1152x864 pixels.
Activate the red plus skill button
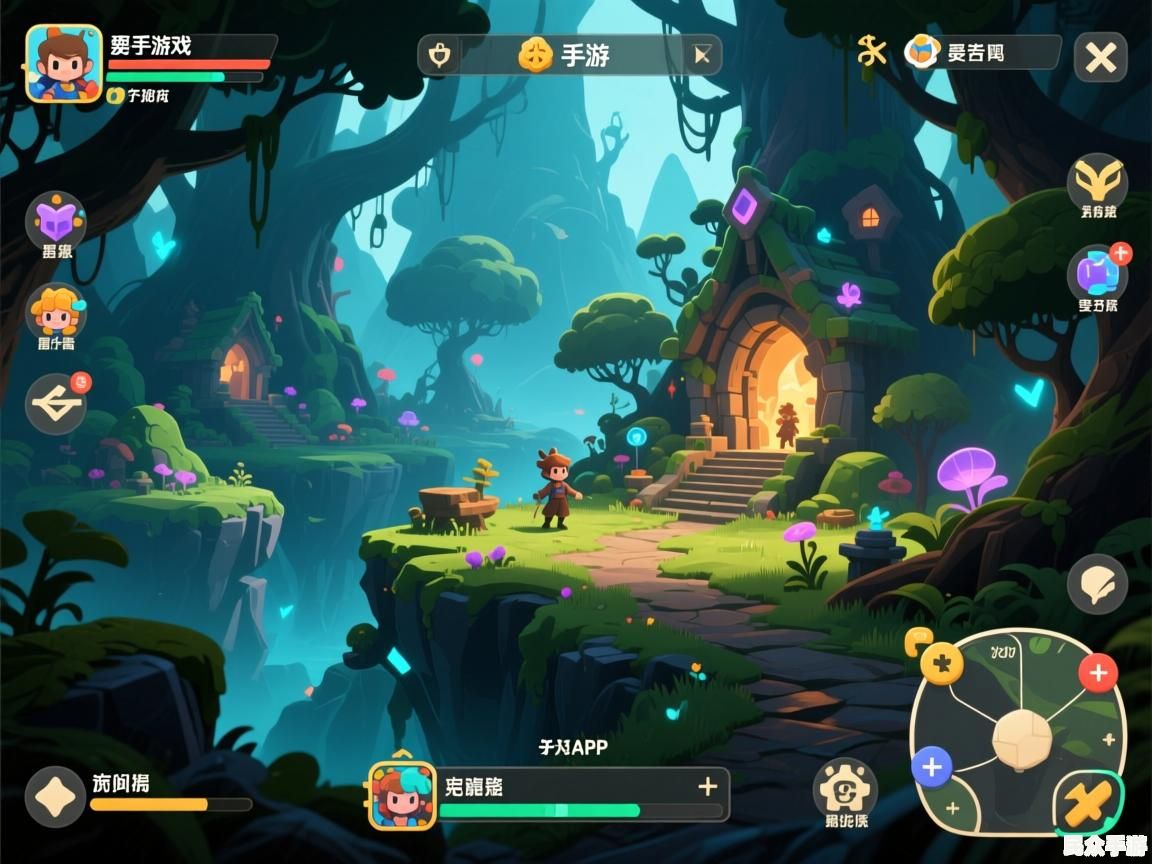point(1098,673)
